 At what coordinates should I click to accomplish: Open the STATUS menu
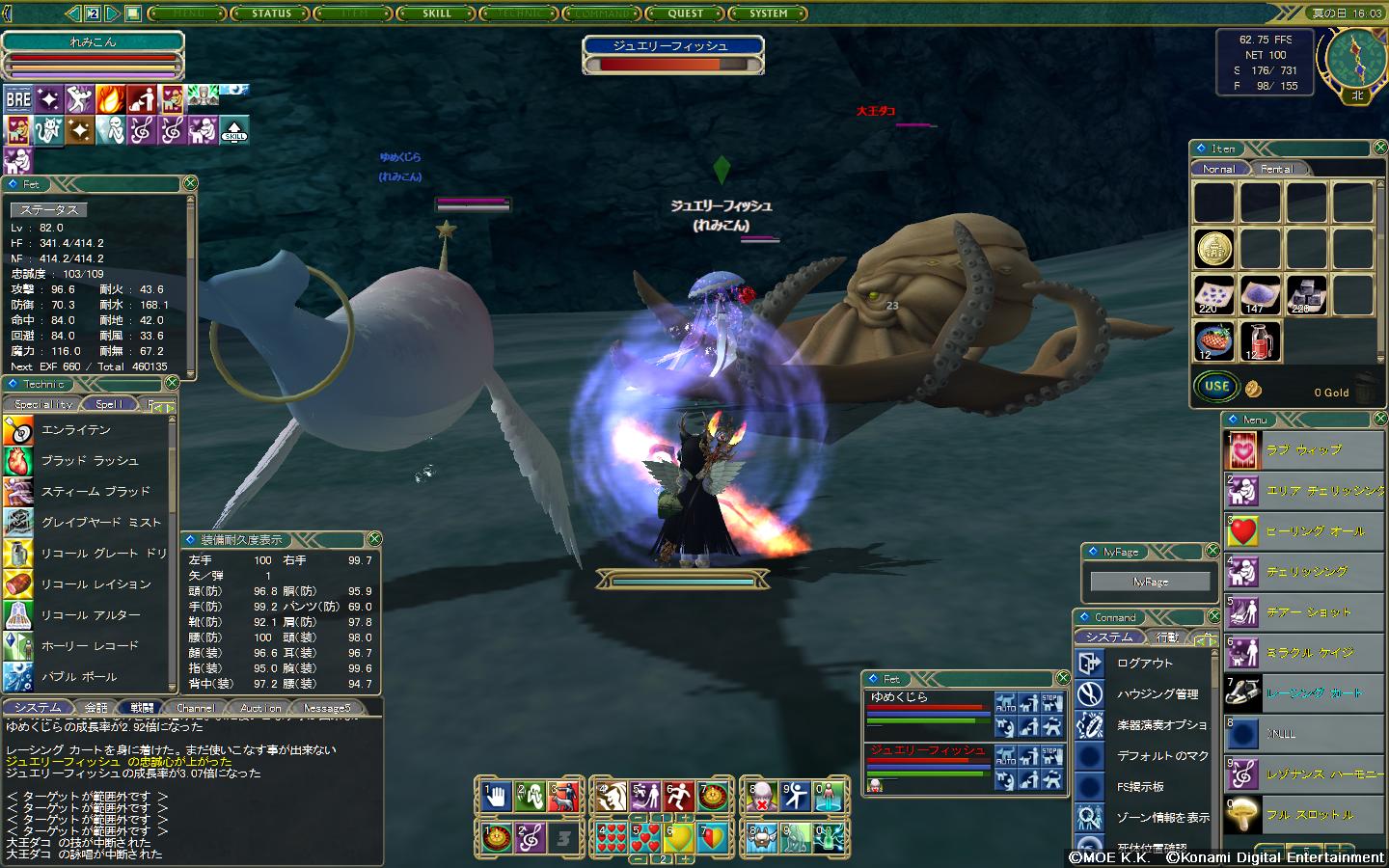click(x=271, y=14)
